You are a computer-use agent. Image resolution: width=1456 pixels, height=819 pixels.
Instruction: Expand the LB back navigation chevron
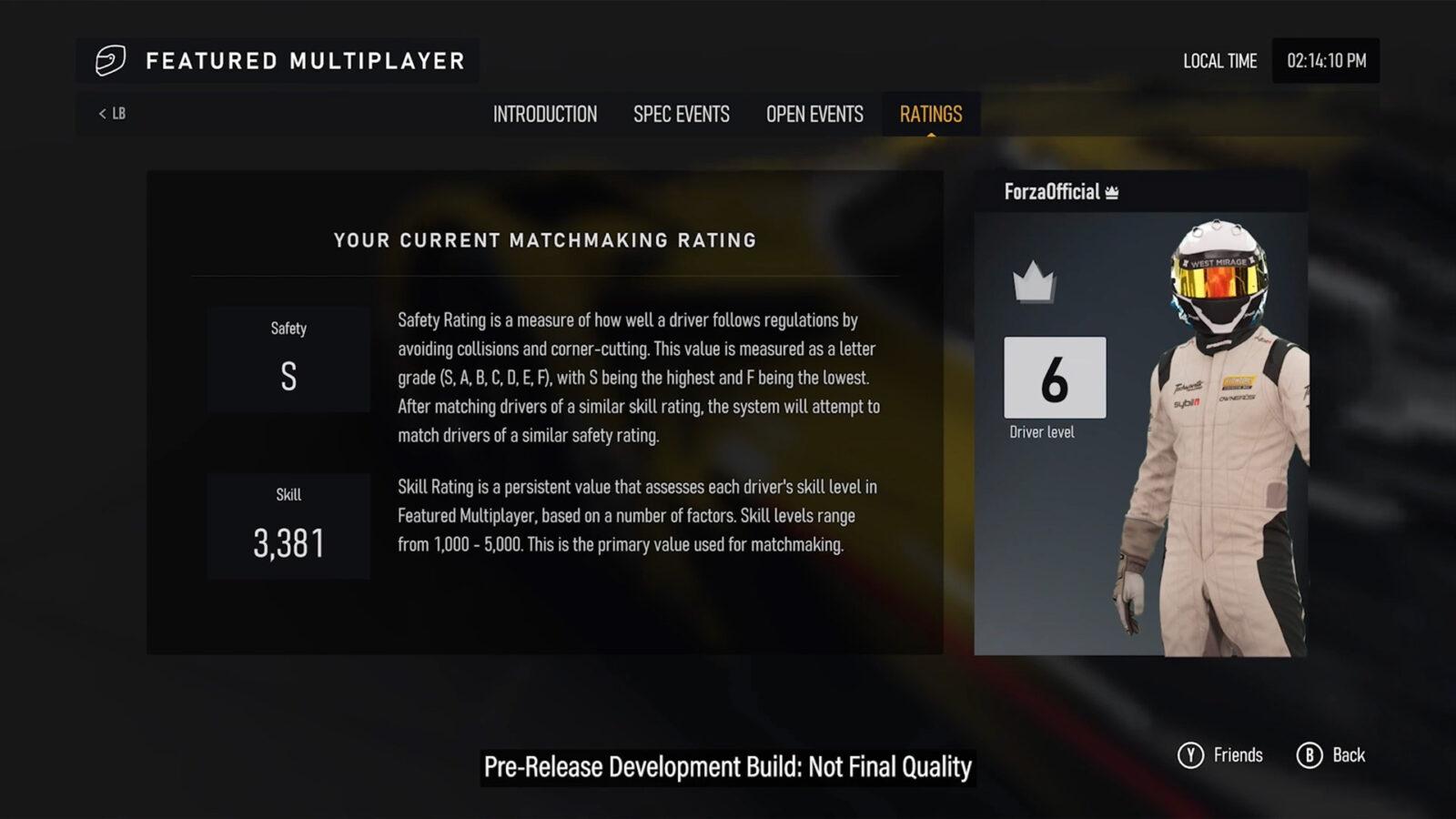[x=102, y=112]
